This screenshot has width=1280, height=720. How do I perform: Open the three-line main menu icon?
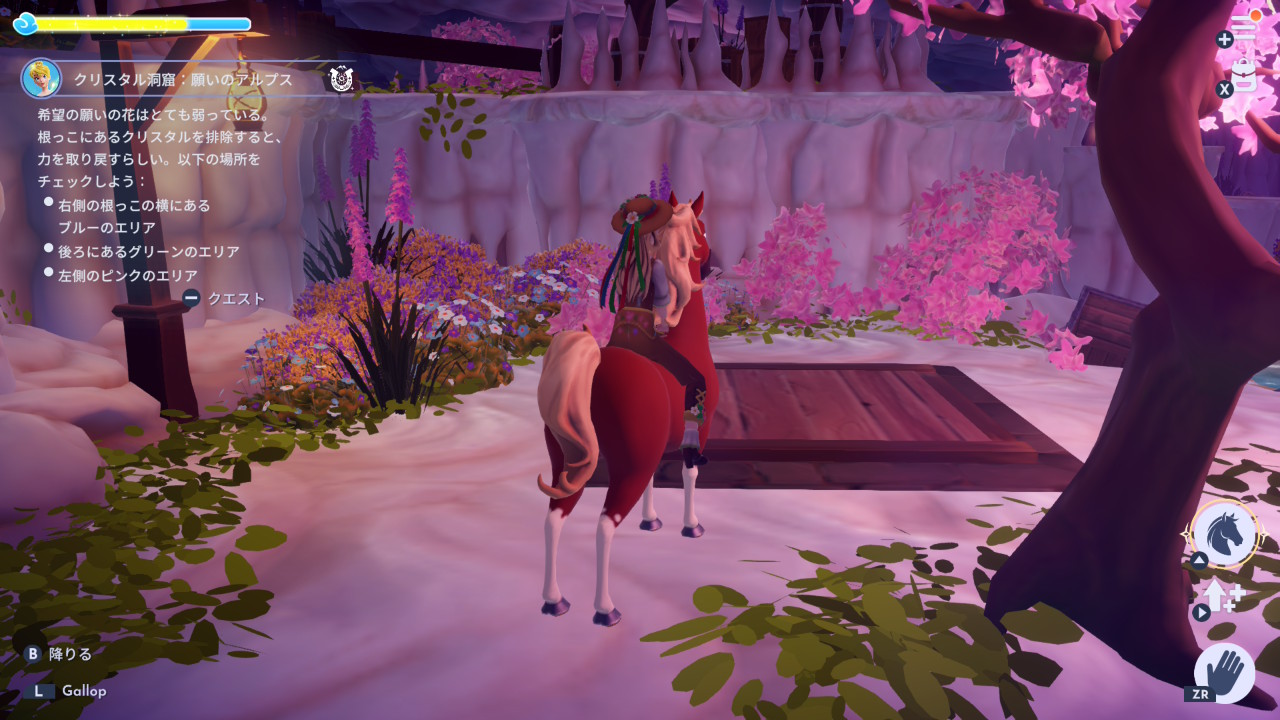click(1245, 29)
